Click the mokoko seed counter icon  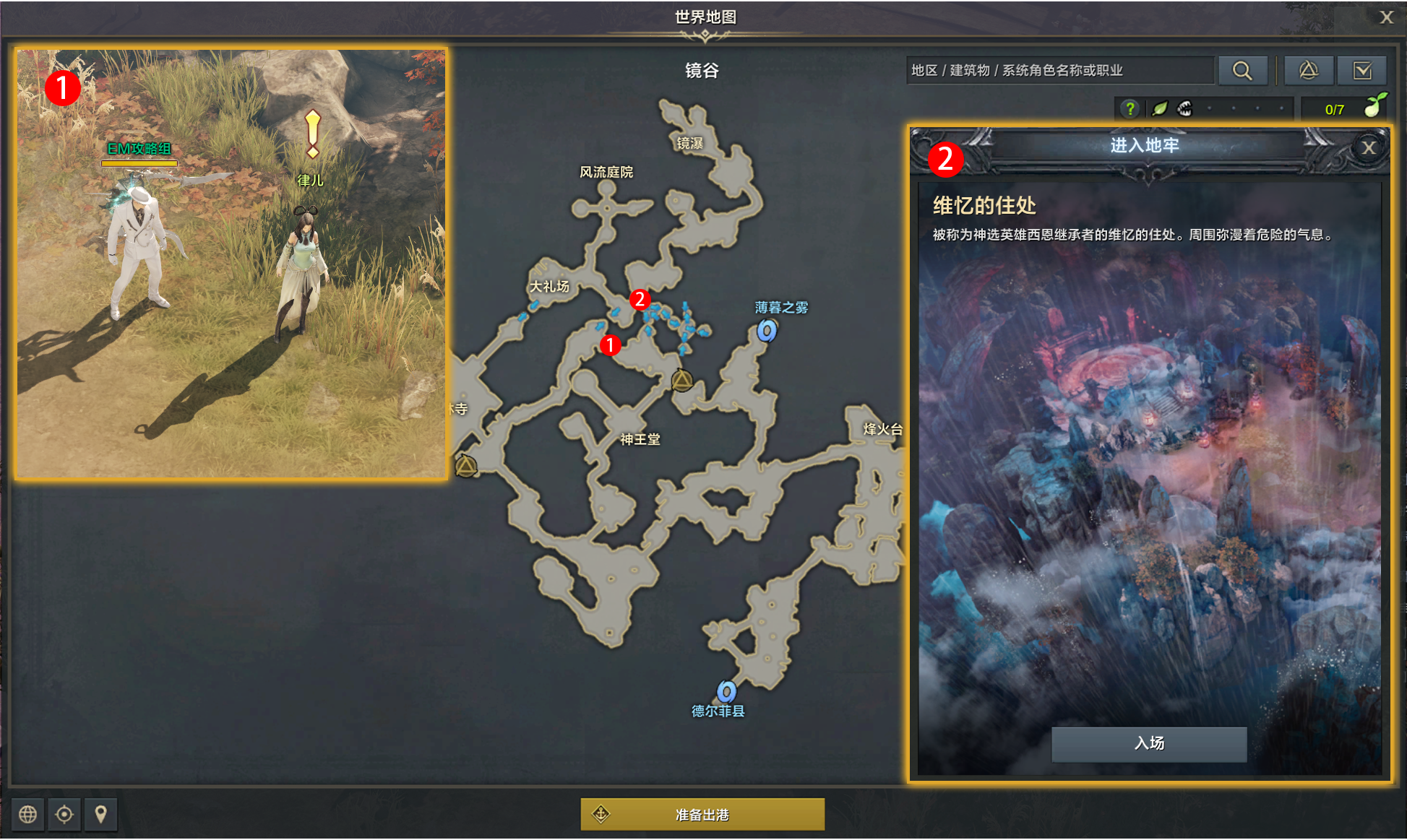(x=1374, y=106)
